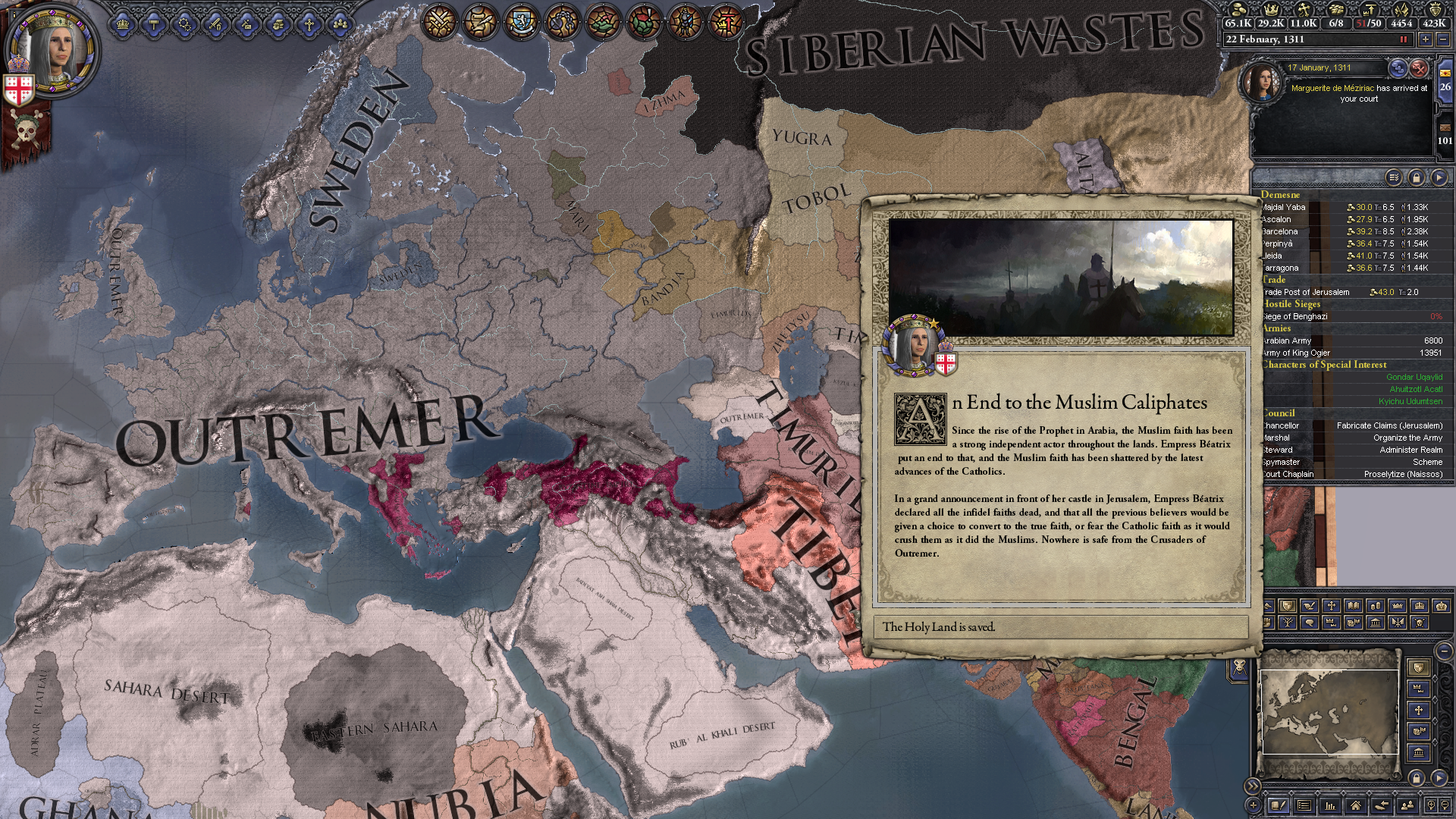The image size is (1456, 819).
Task: Select Army of King Ogier in outliner
Action: point(1296,353)
